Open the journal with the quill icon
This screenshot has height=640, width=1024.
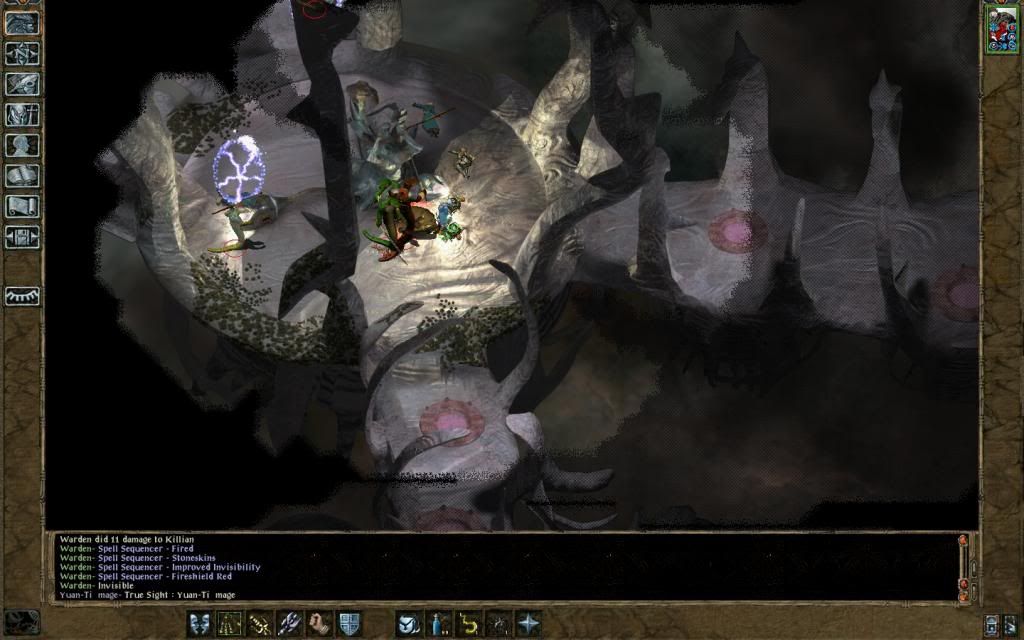22,84
